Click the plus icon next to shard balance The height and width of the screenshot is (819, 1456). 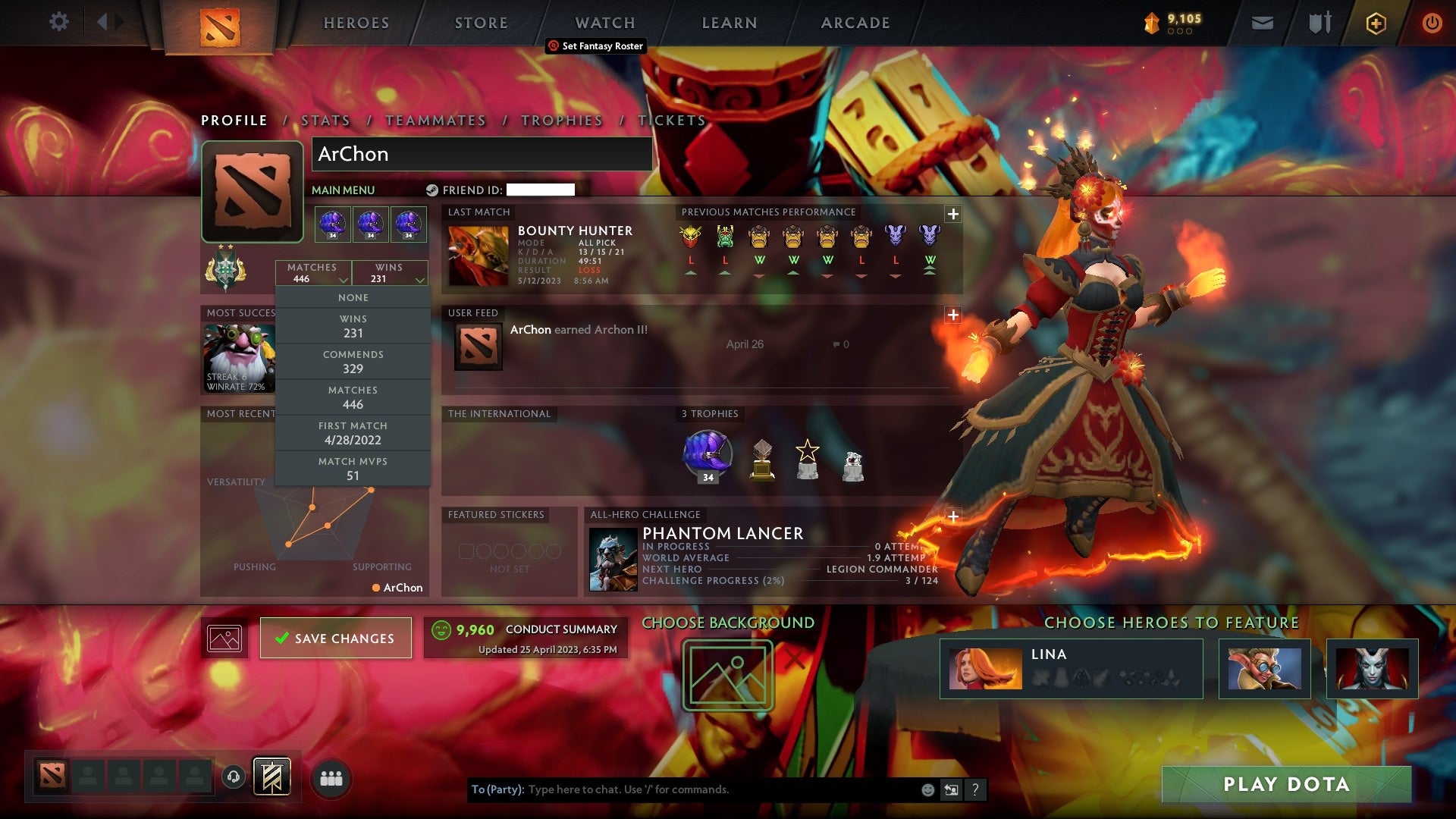pos(1378,23)
